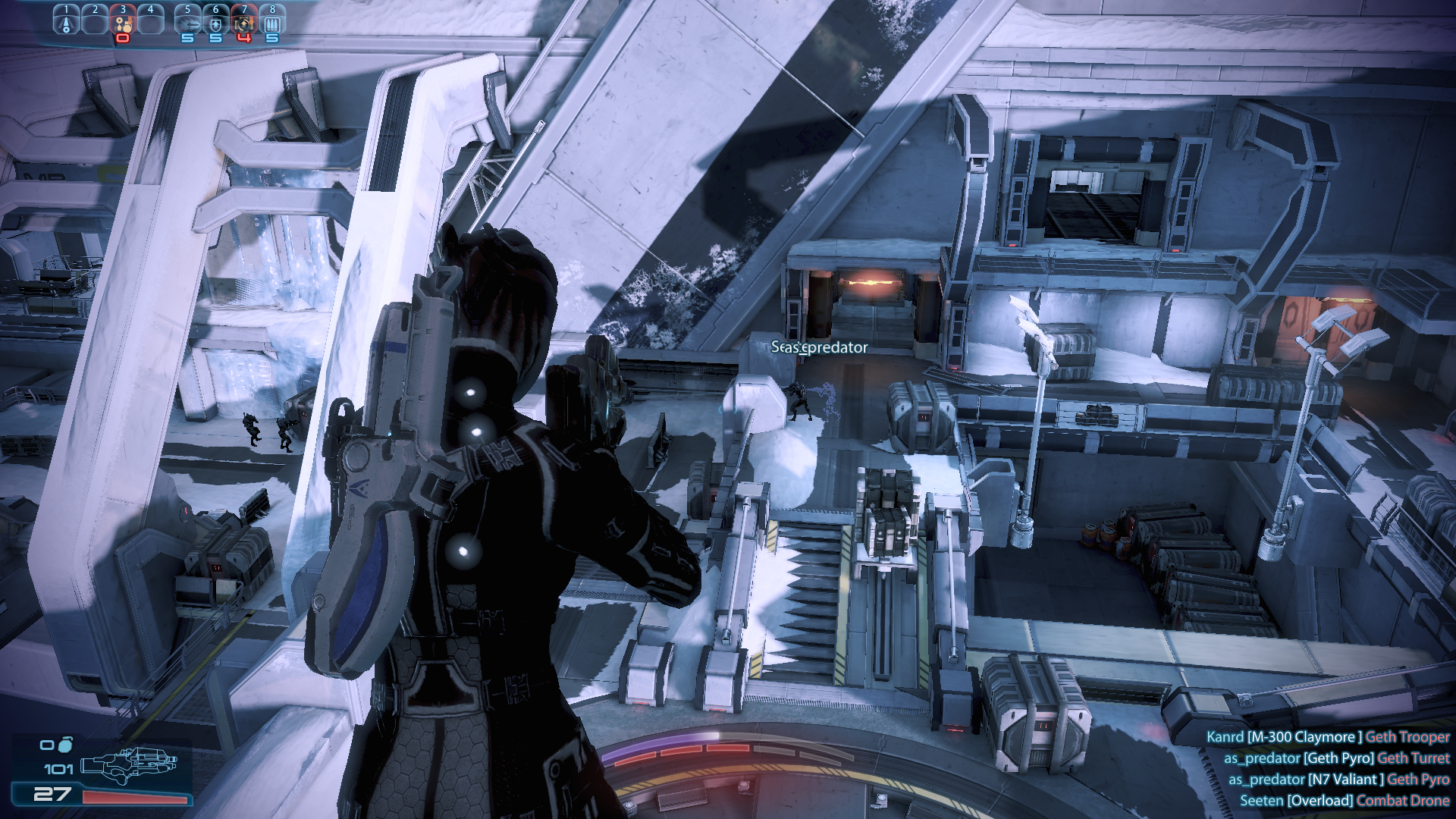This screenshot has height=819, width=1456.
Task: Use the medi-gel revive in slot 7
Action: click(x=243, y=23)
